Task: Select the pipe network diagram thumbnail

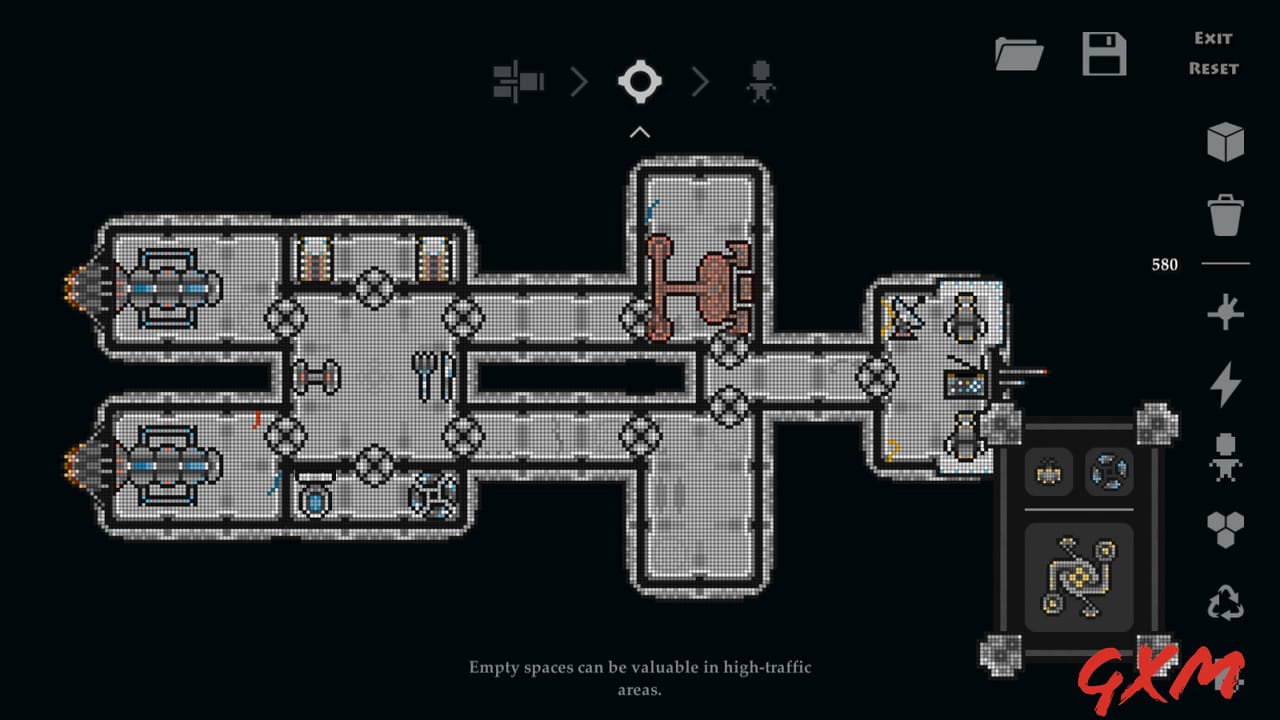Action: tap(1078, 575)
